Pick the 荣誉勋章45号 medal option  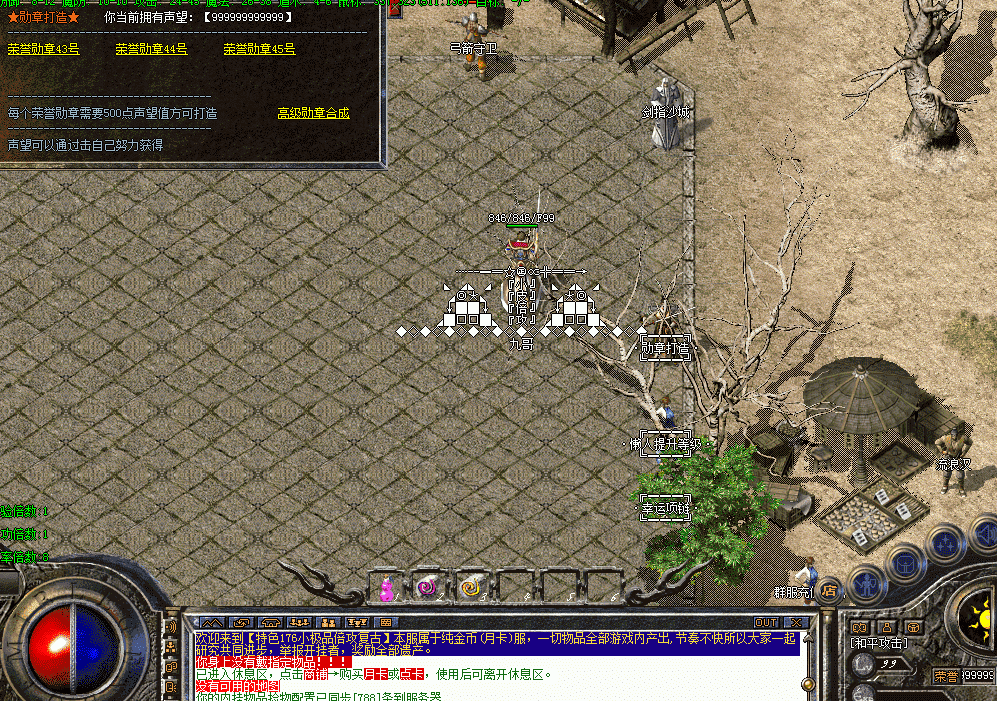click(x=259, y=49)
